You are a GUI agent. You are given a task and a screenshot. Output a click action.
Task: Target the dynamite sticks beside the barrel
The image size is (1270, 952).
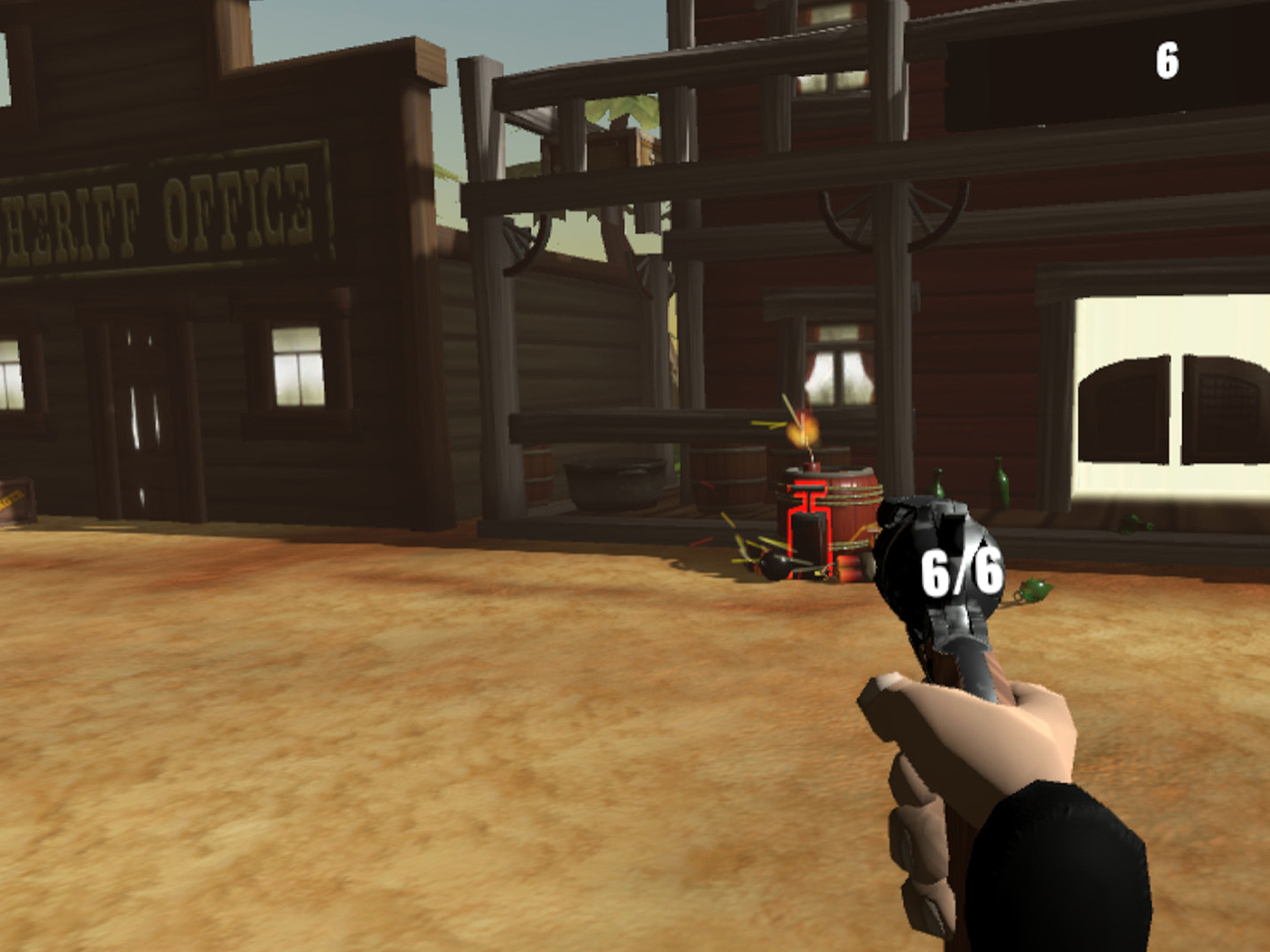[x=850, y=569]
